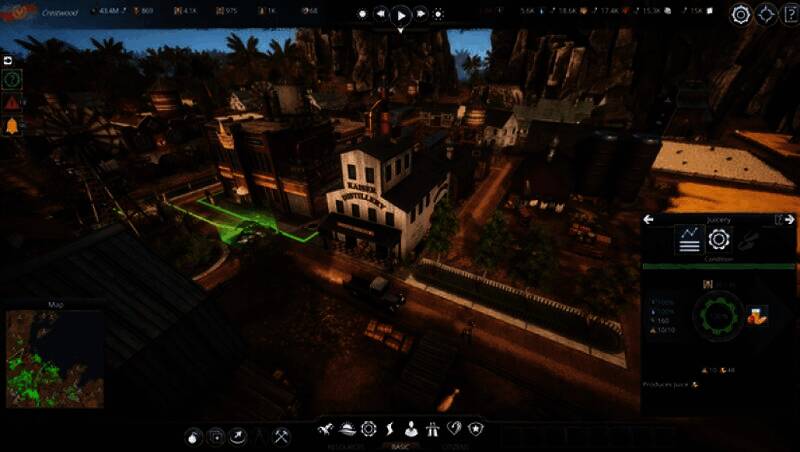Open the red warning triangle alert

click(12, 102)
